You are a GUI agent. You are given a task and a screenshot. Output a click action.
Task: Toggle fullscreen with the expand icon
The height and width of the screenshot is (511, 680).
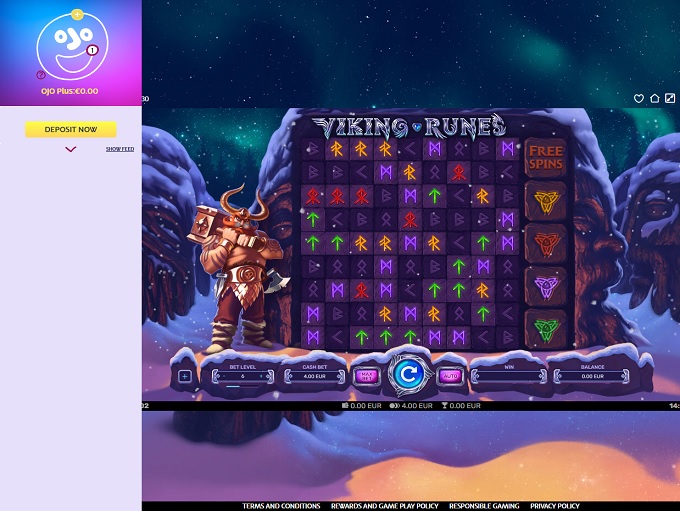click(670, 99)
